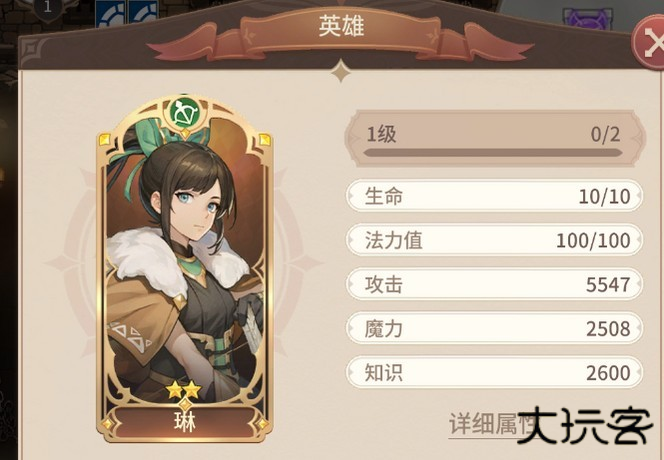Select the hero portrait card of 琳
The height and width of the screenshot is (460, 664).
[x=184, y=270]
